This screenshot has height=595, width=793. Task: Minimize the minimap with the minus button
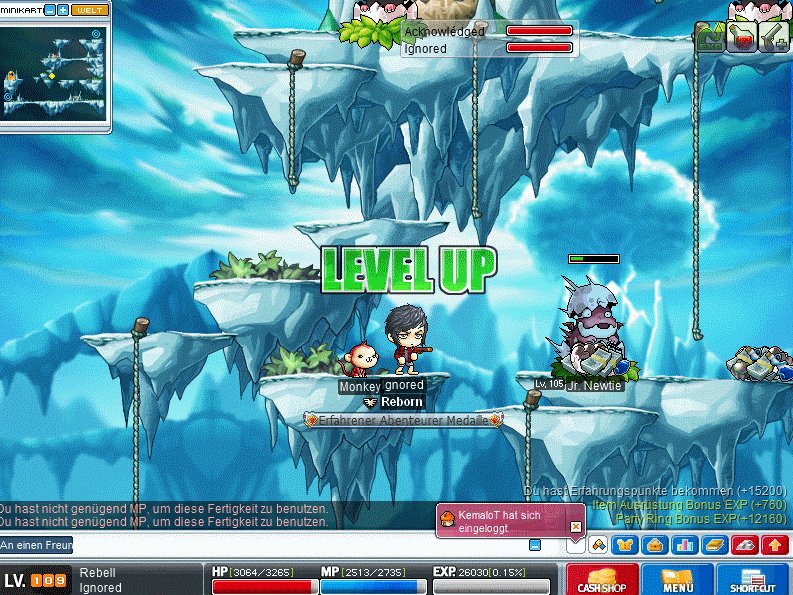tap(50, 10)
